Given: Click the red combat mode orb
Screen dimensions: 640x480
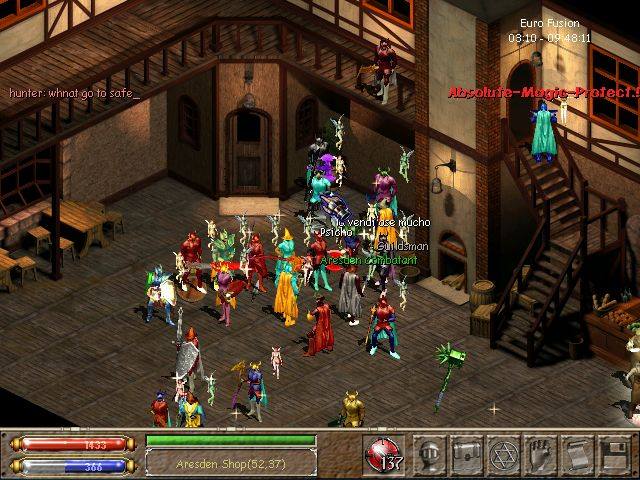Looking at the screenshot, I should (x=382, y=453).
